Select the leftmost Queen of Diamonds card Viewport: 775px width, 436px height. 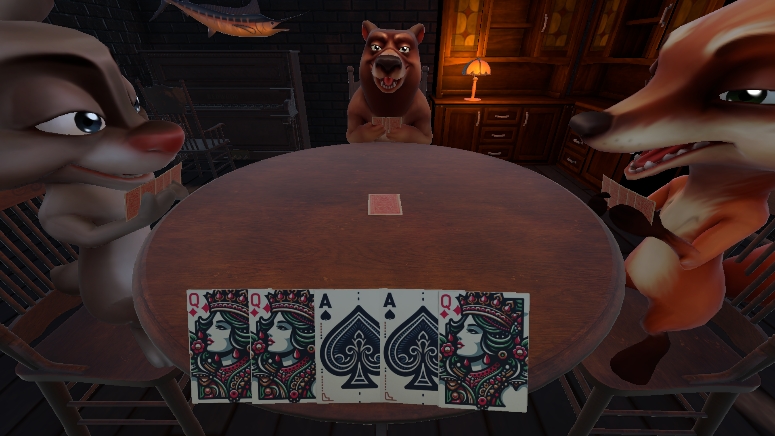tap(219, 345)
